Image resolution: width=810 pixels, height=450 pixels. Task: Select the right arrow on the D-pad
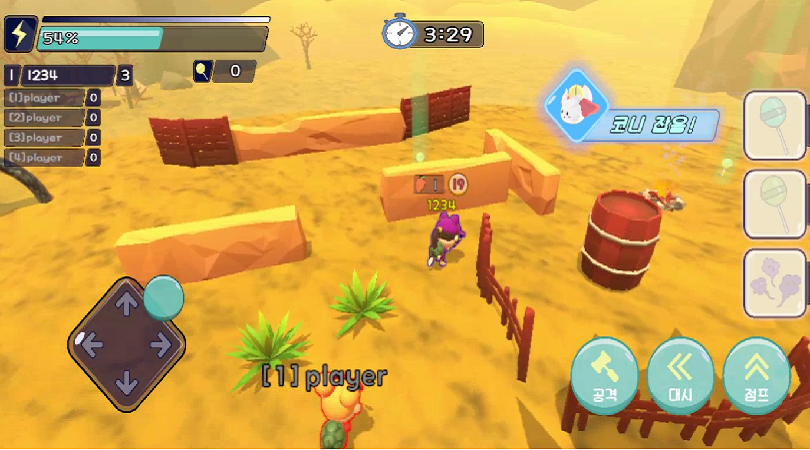[x=162, y=345]
